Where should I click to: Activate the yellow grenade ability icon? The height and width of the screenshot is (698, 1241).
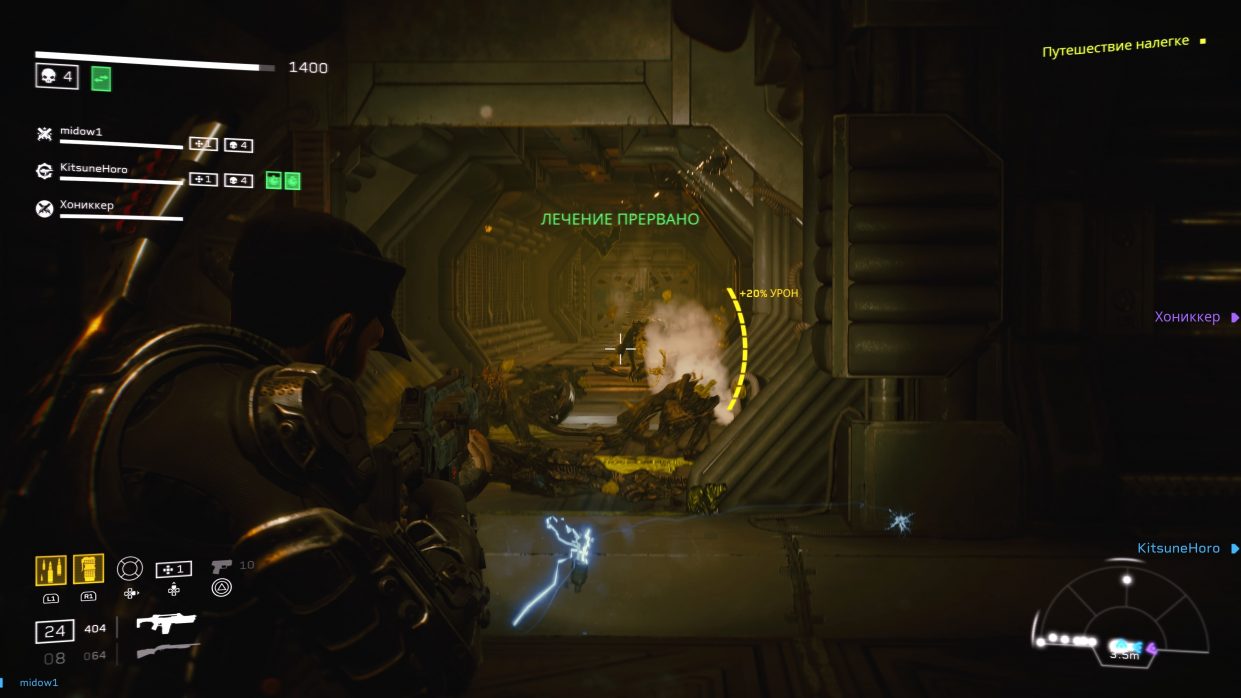pos(88,569)
